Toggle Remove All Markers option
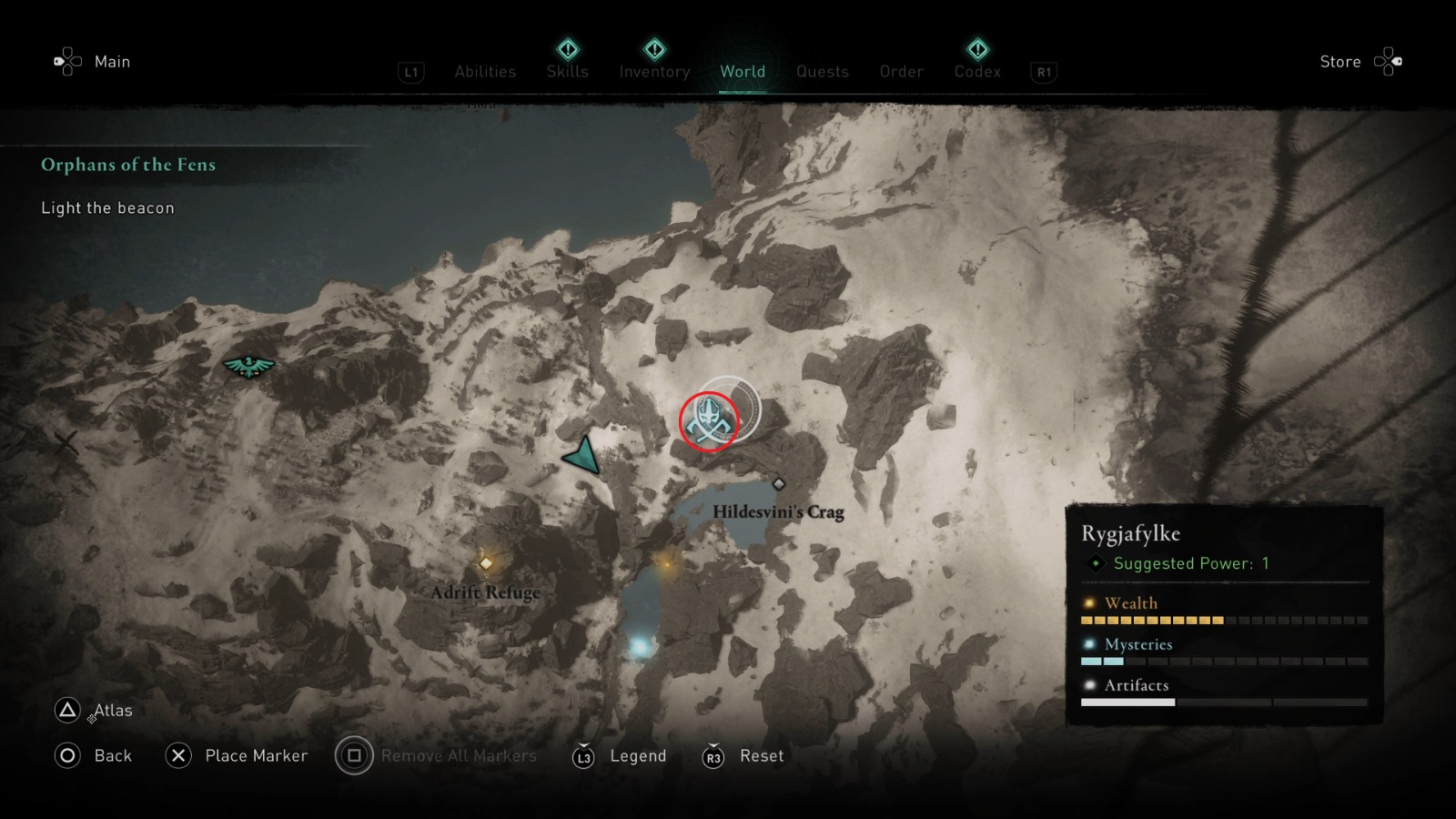Image resolution: width=1456 pixels, height=819 pixels. point(460,755)
